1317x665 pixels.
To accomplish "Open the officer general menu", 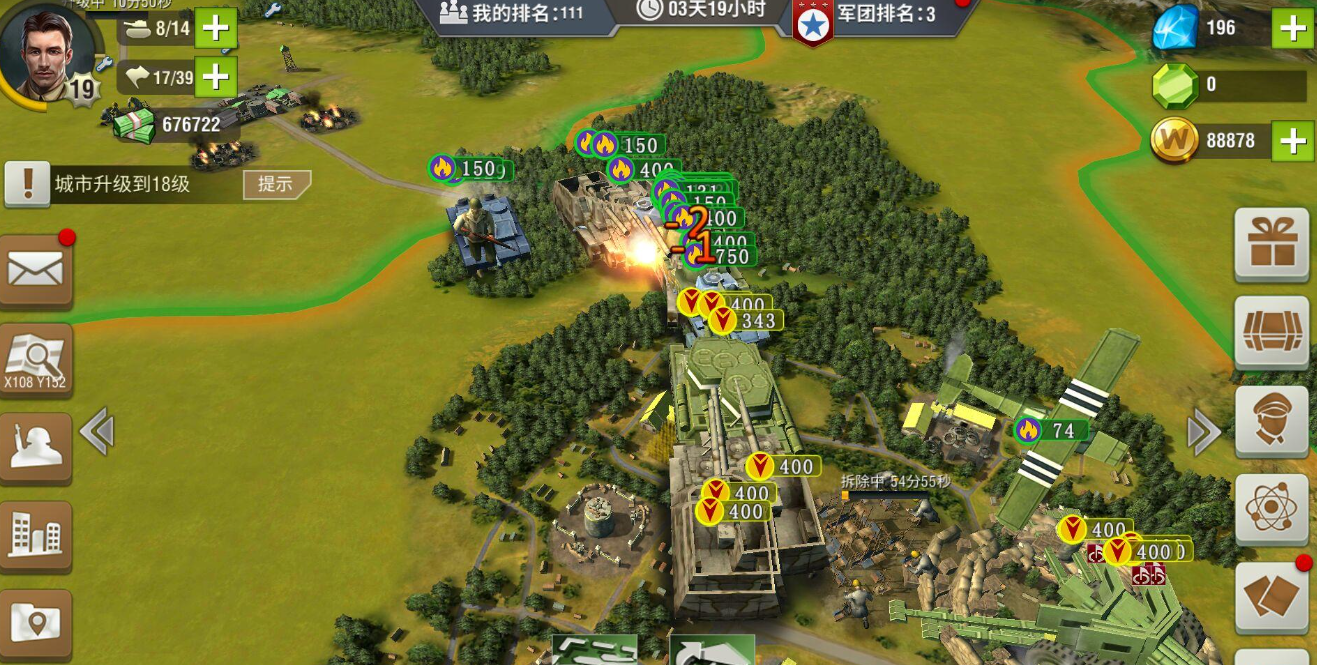I will [1272, 421].
